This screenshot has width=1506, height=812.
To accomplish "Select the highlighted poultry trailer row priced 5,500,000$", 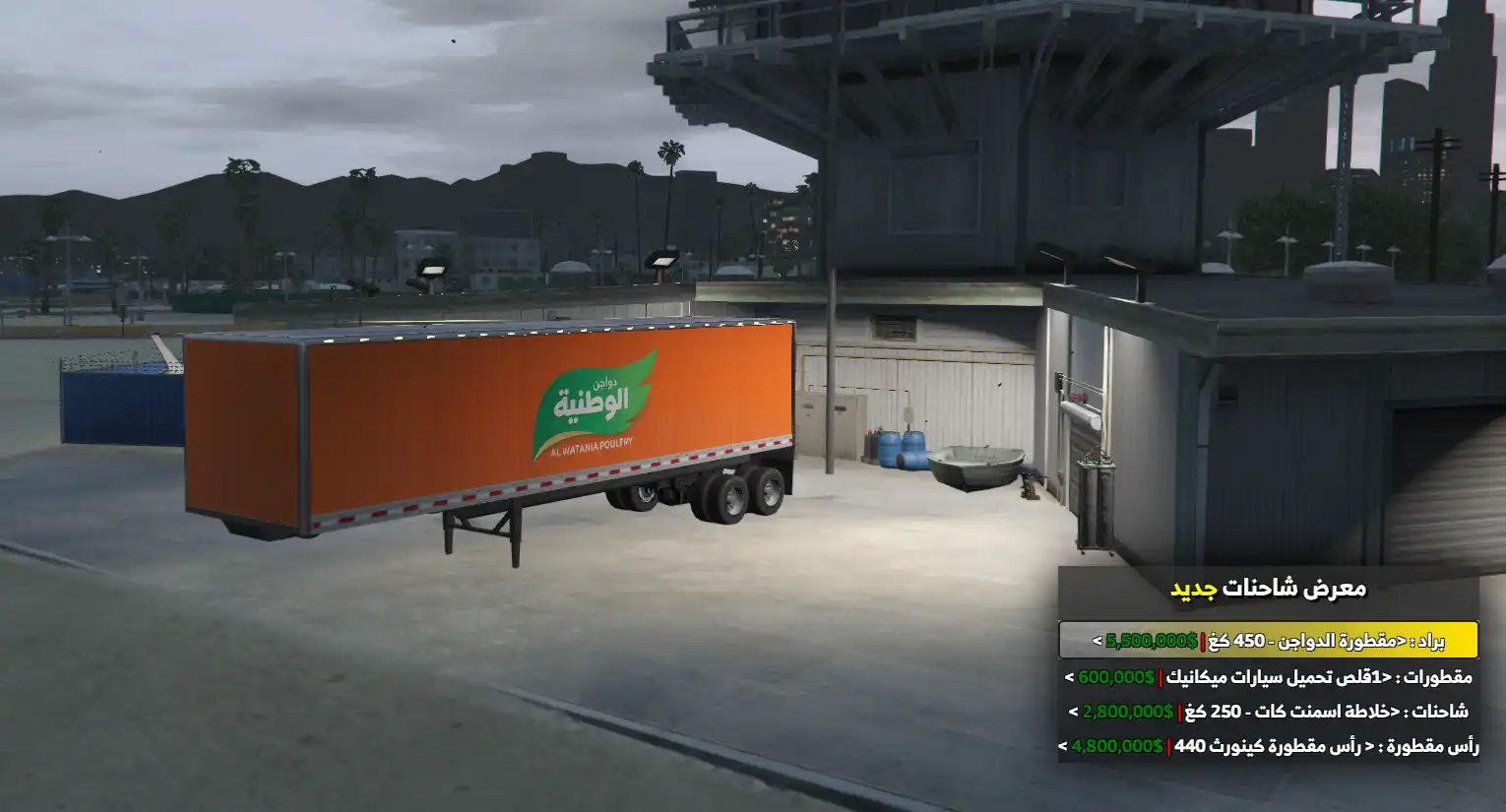I will [1268, 641].
